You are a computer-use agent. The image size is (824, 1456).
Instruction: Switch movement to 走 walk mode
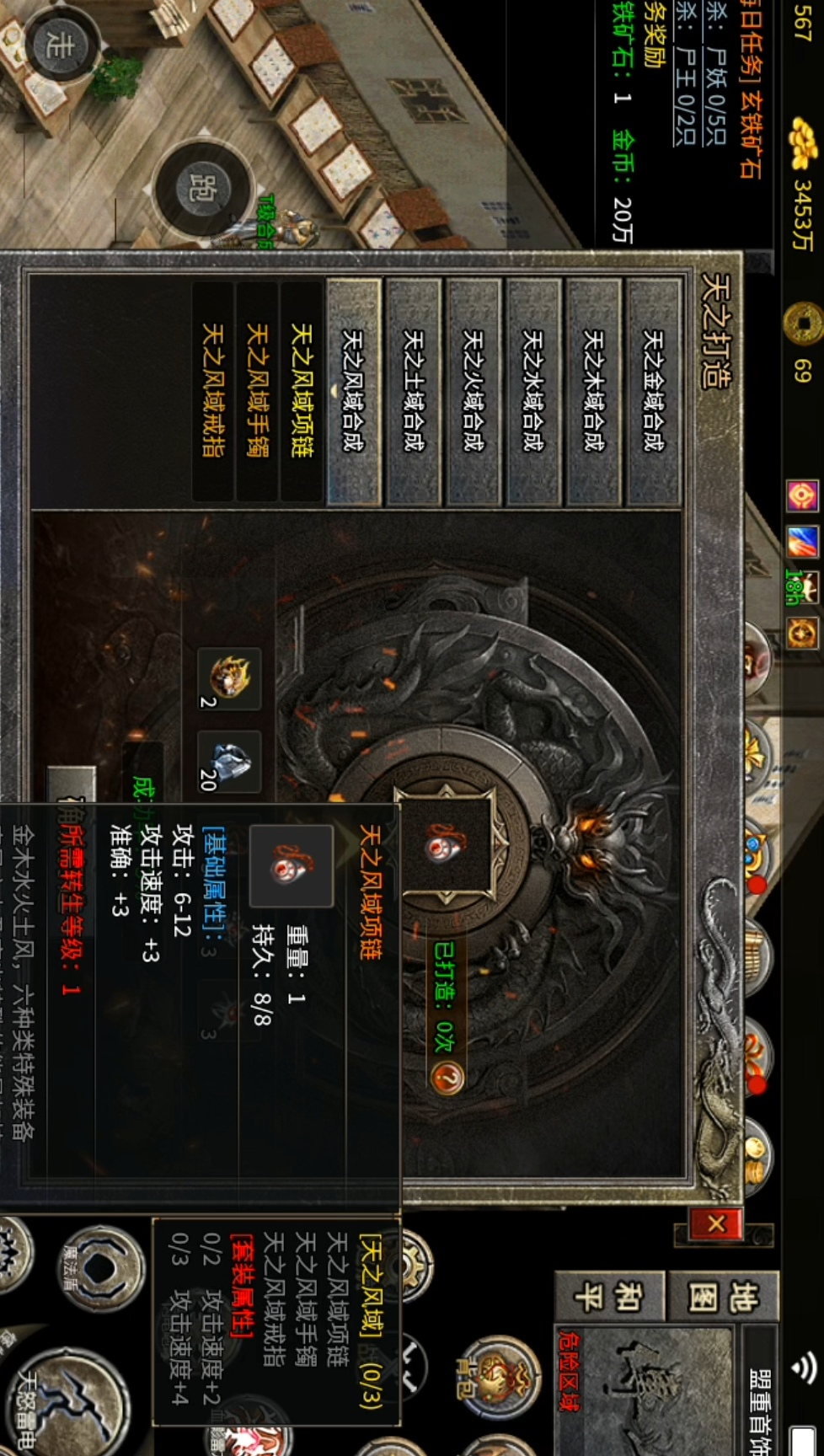click(59, 44)
